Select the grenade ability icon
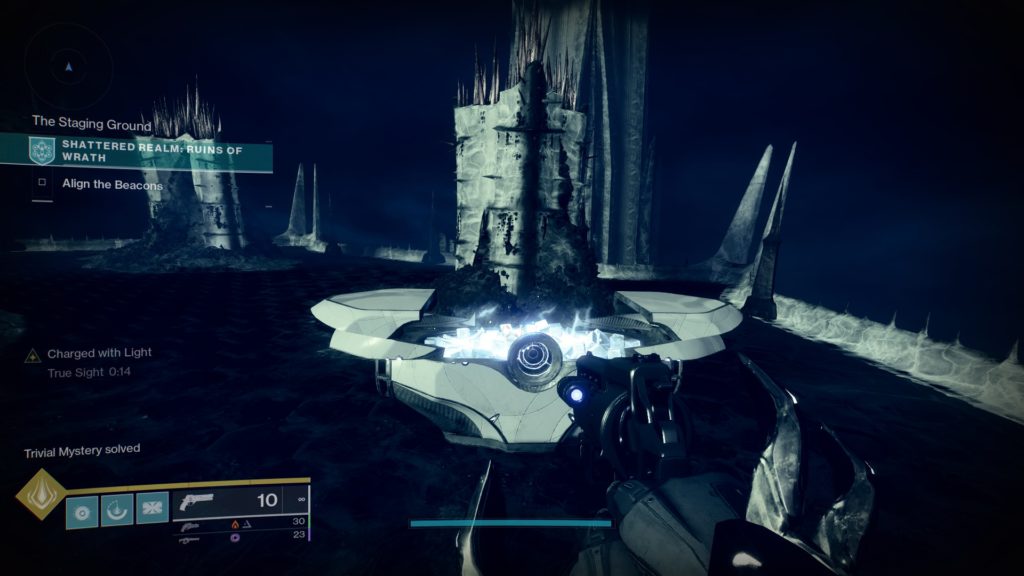Viewport: 1024px width, 576px height. [82, 510]
